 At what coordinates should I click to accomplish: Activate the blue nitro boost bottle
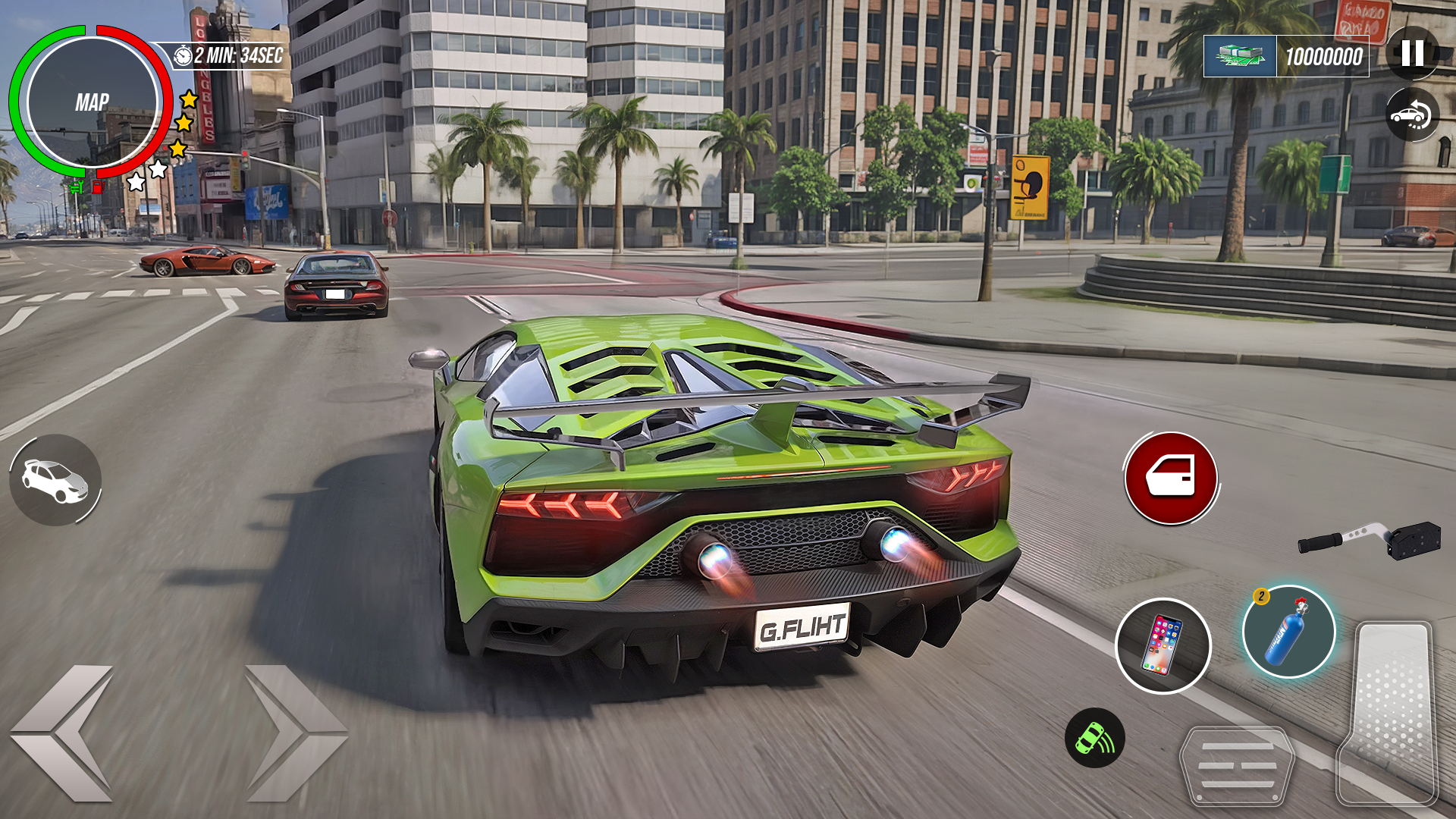[1288, 632]
